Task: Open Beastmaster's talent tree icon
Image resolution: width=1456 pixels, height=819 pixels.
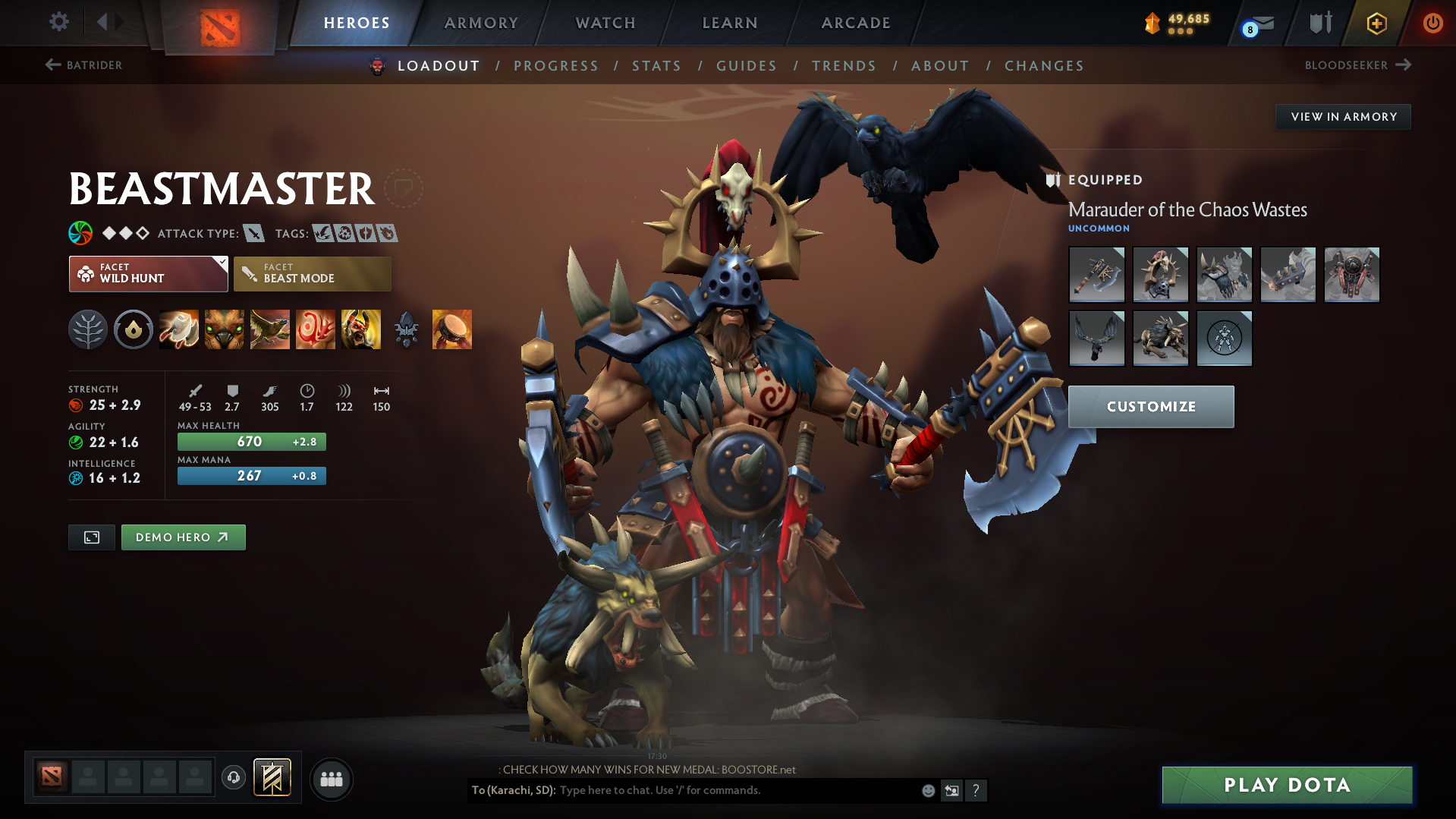Action: tap(88, 329)
